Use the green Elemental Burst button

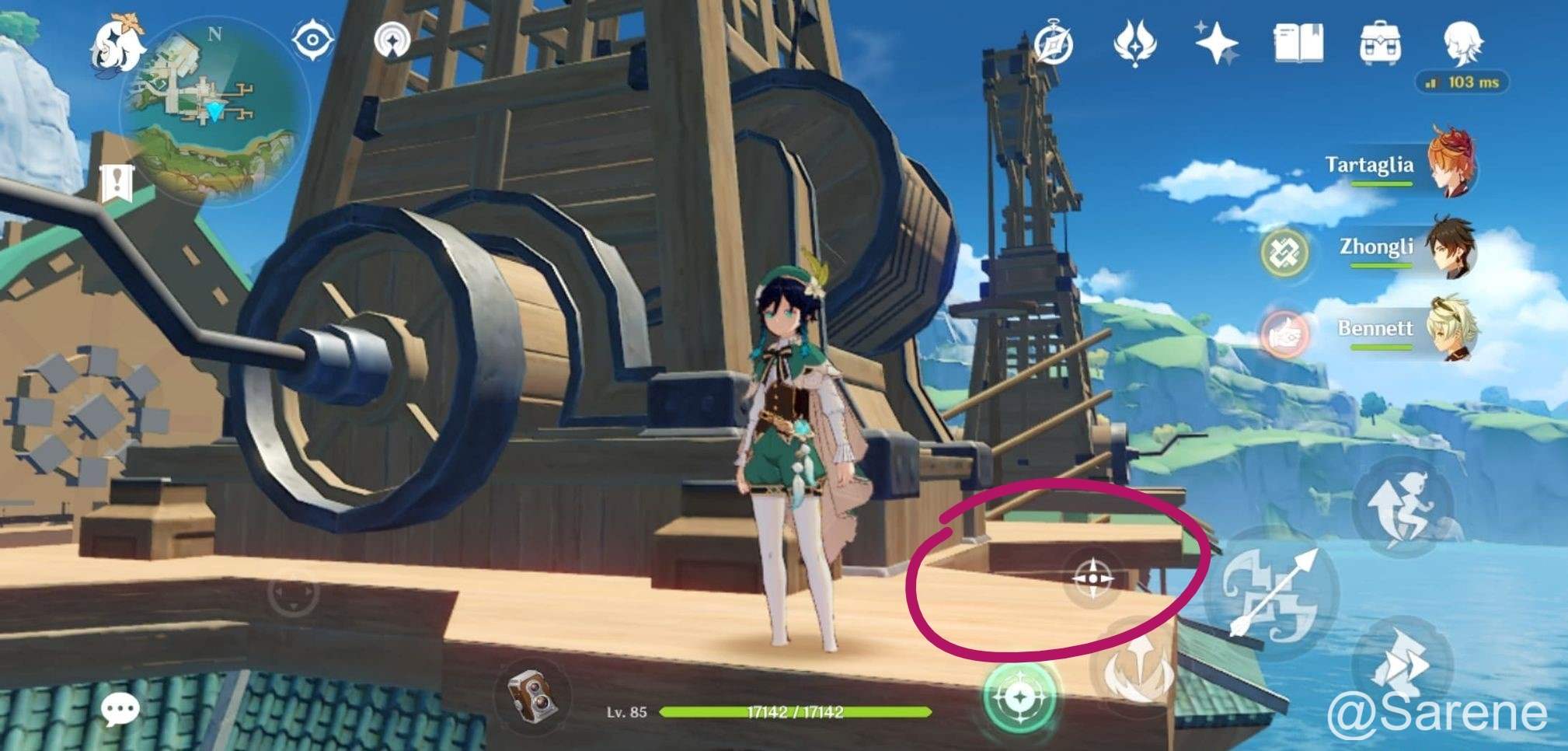(1019, 697)
